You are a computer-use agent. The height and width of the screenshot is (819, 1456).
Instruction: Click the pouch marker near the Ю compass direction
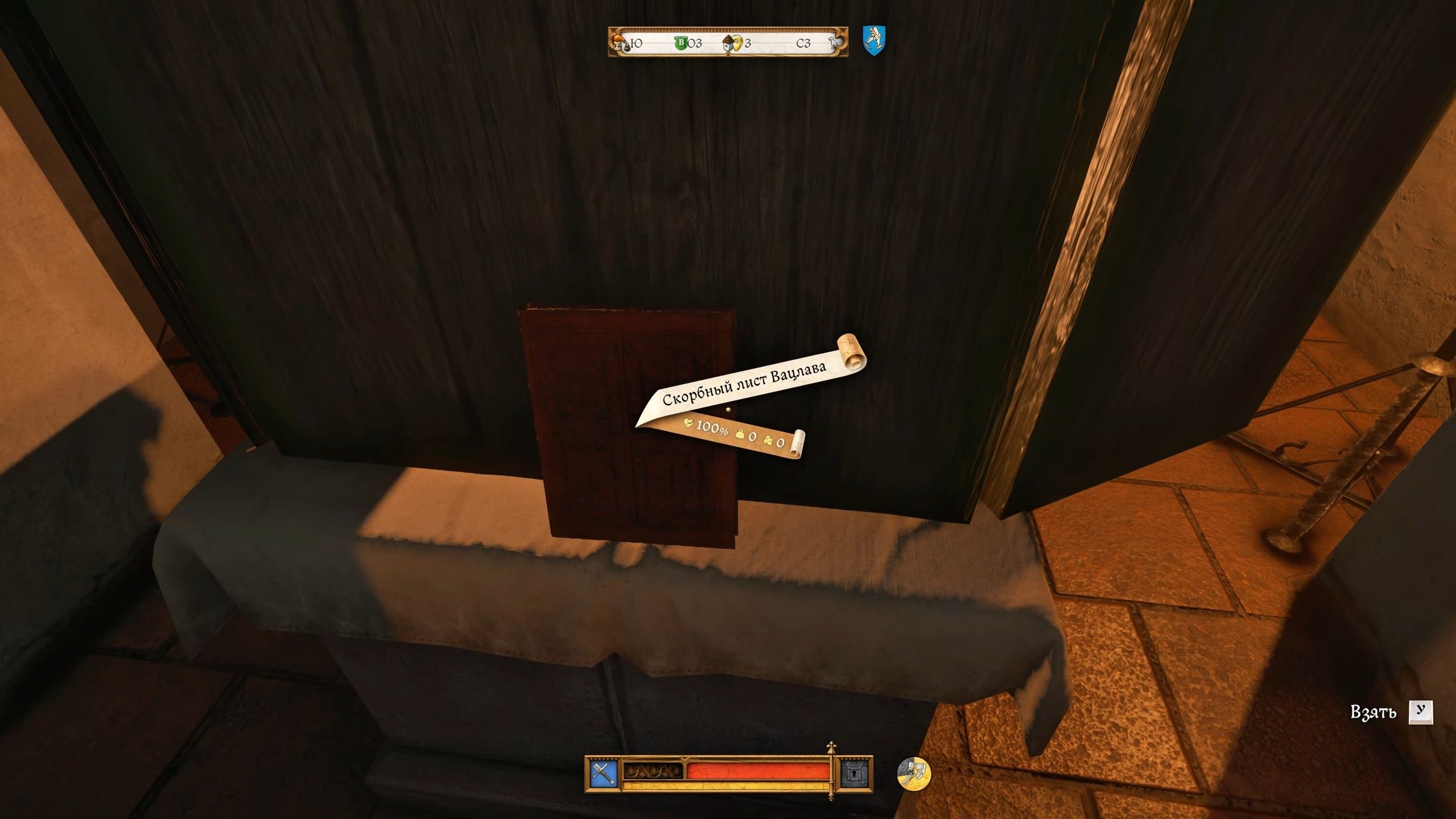pos(628,47)
